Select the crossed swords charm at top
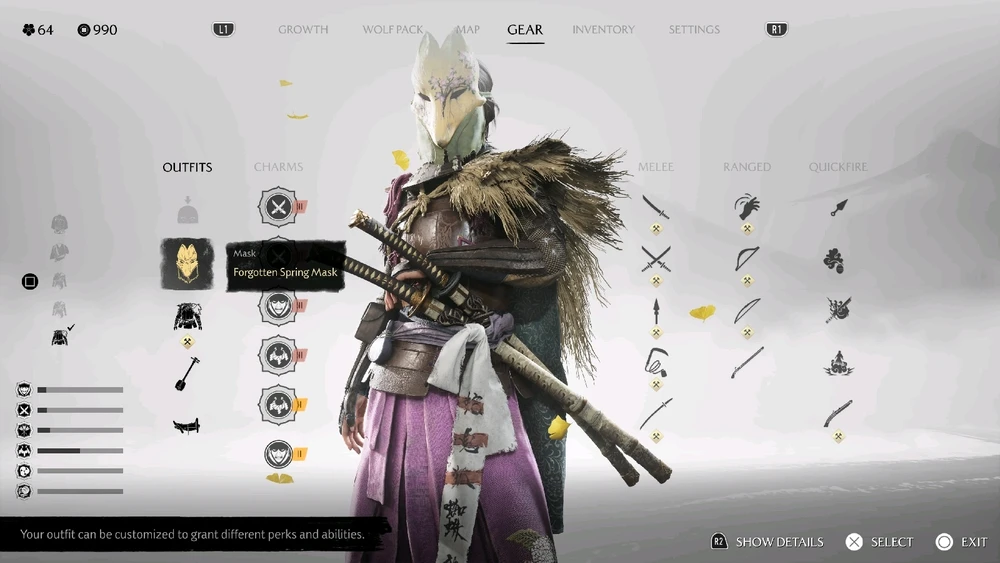This screenshot has width=1000, height=563. (278, 207)
